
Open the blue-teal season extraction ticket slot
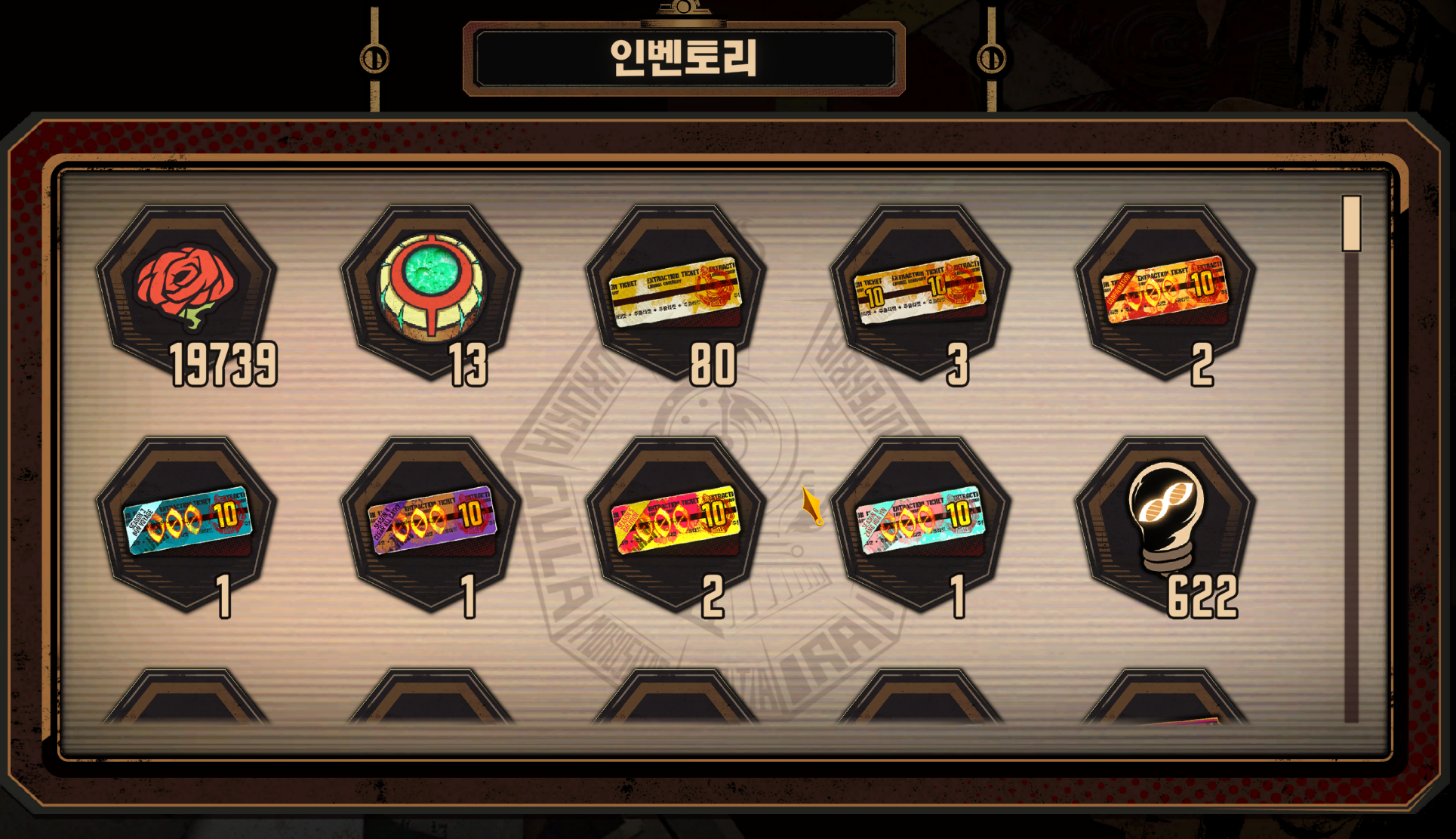[x=186, y=522]
